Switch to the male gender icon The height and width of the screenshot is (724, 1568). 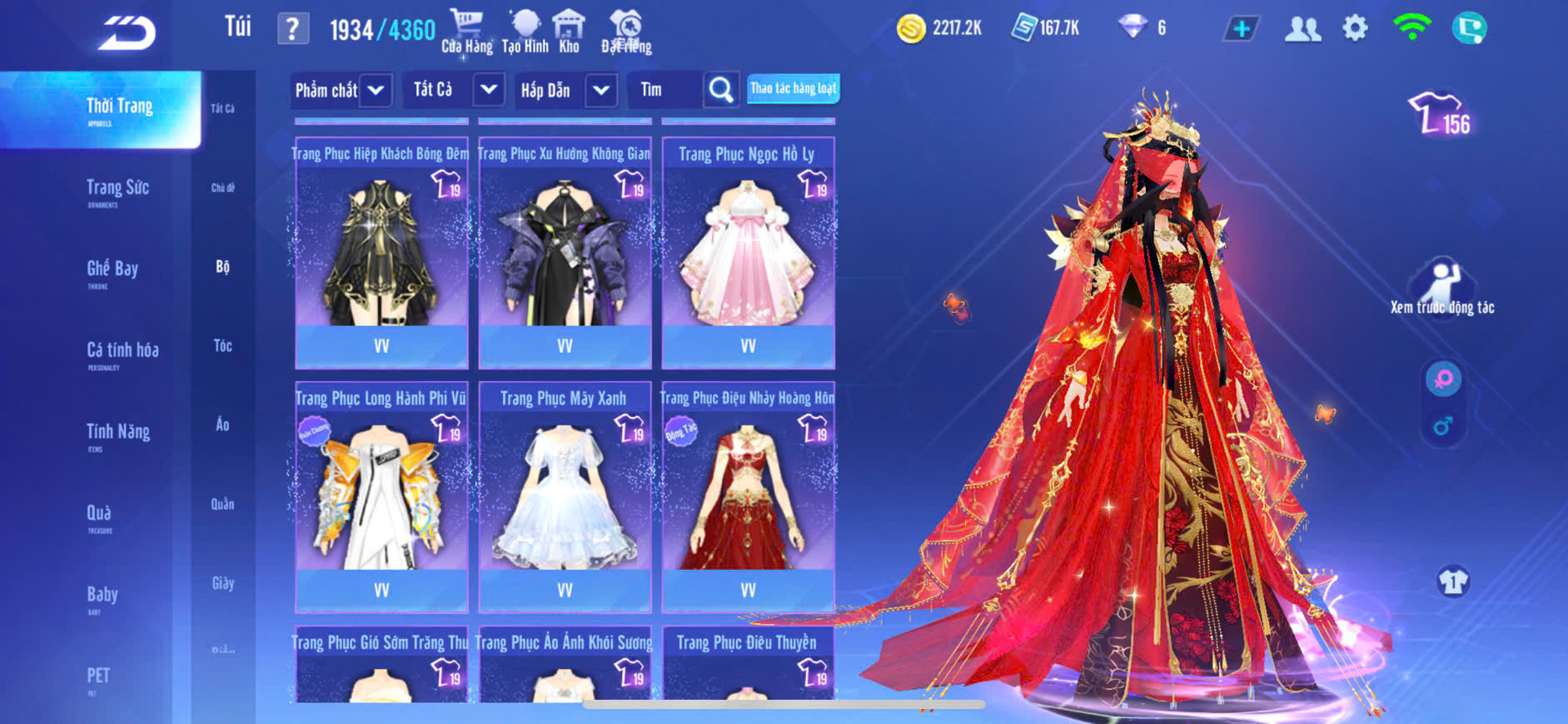[x=1443, y=426]
